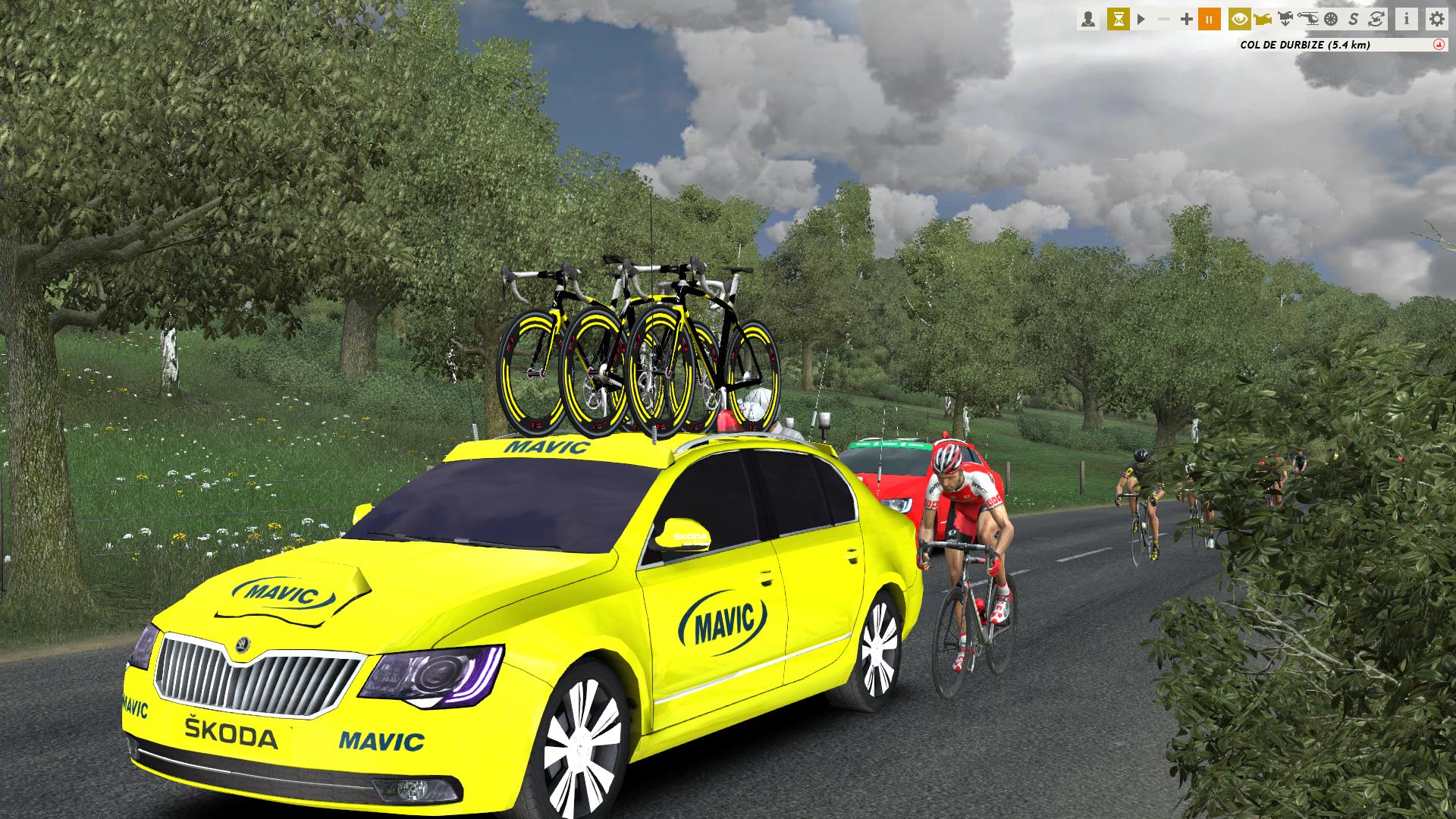
Task: Open the rider profile silhouette icon
Action: click(1088, 19)
